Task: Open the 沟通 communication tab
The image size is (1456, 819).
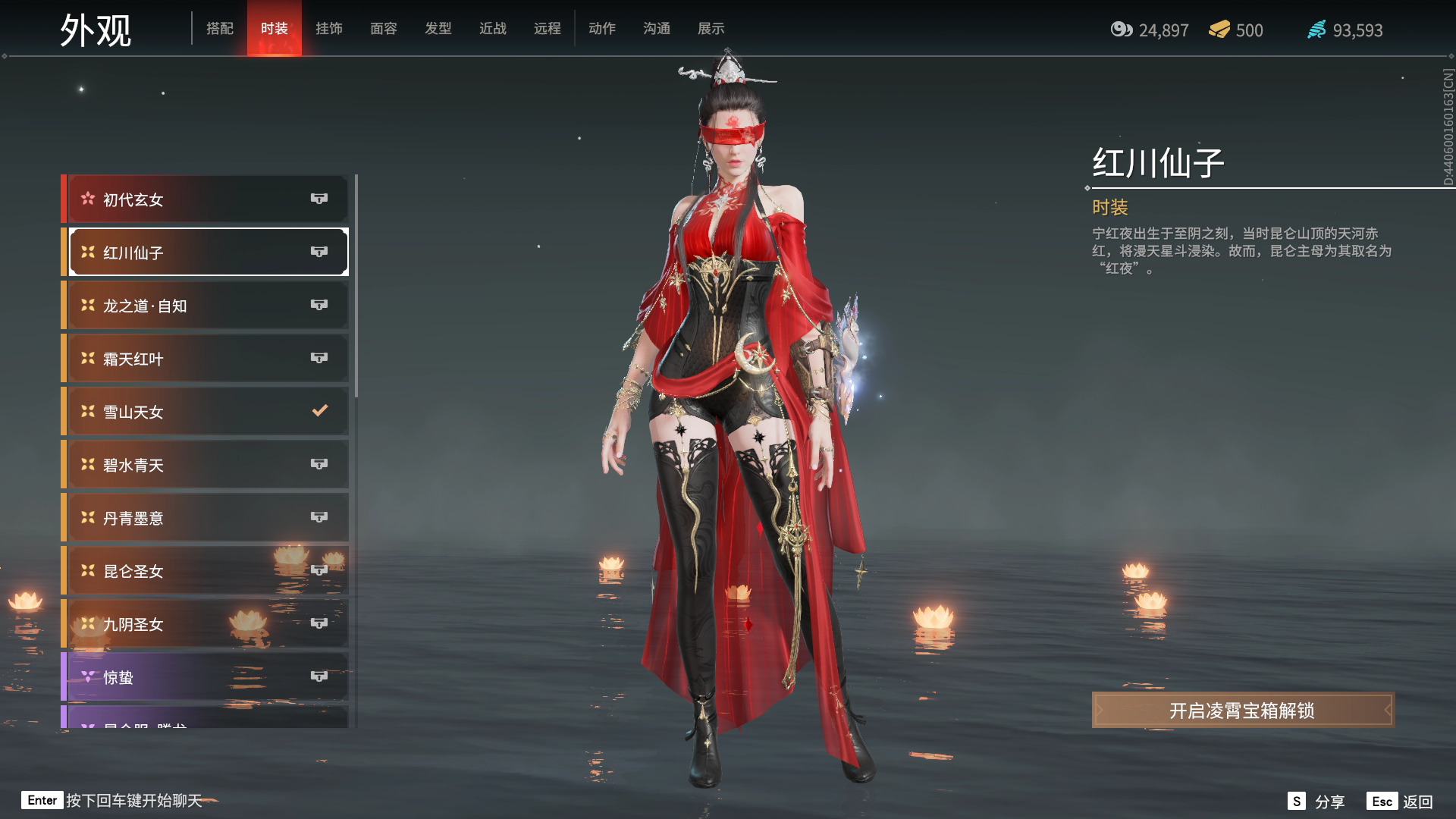Action: 657,29
